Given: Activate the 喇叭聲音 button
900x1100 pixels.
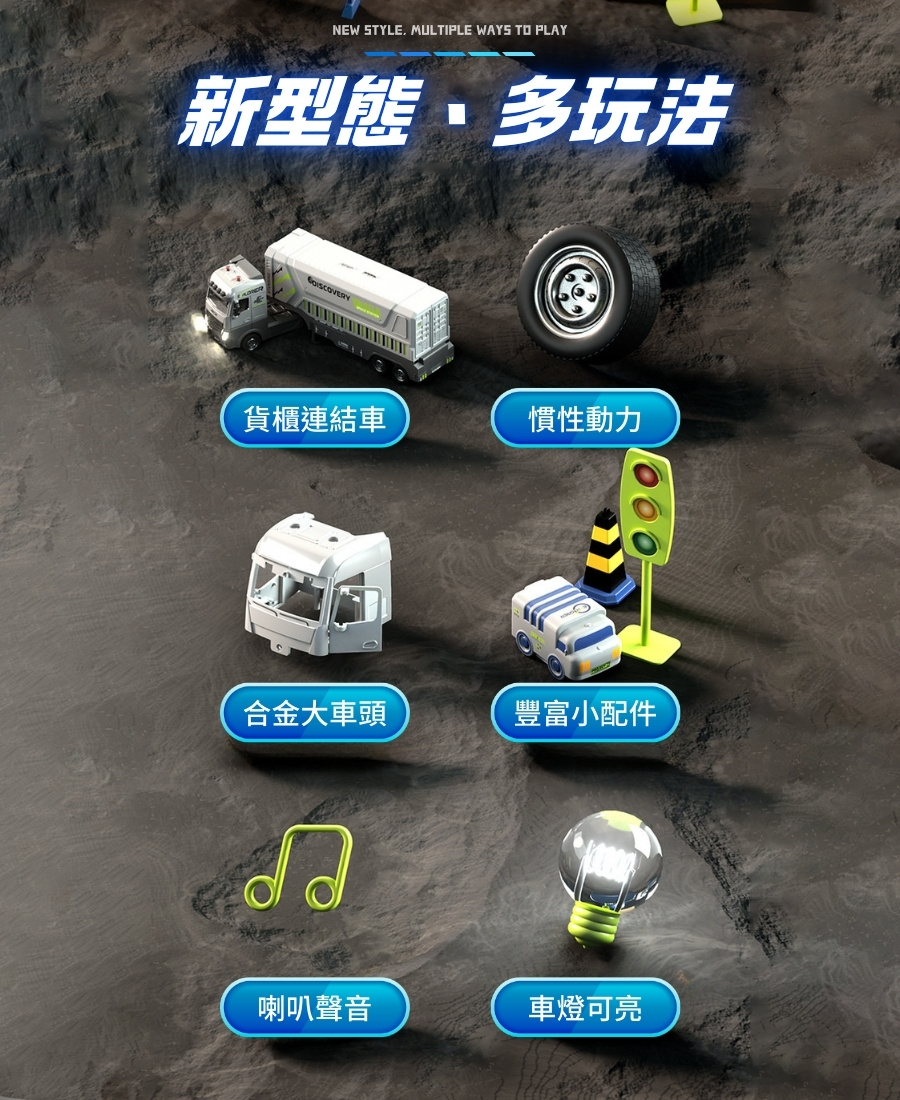Looking at the screenshot, I should [x=315, y=1008].
